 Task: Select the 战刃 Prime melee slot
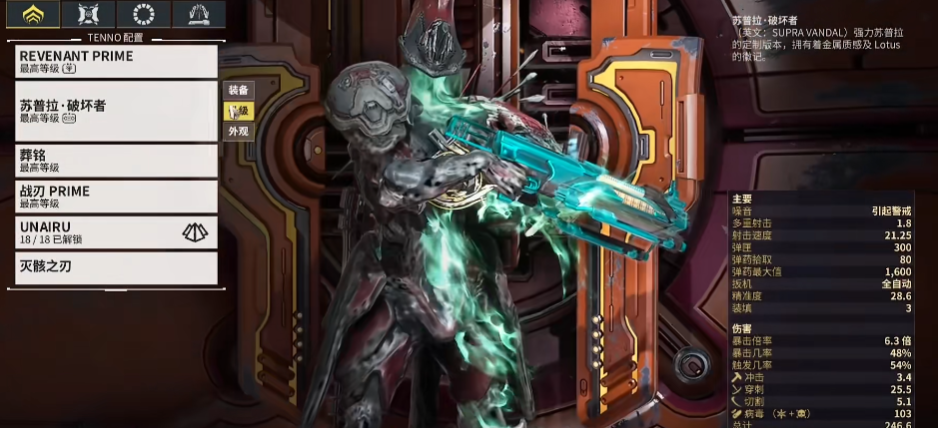point(117,196)
